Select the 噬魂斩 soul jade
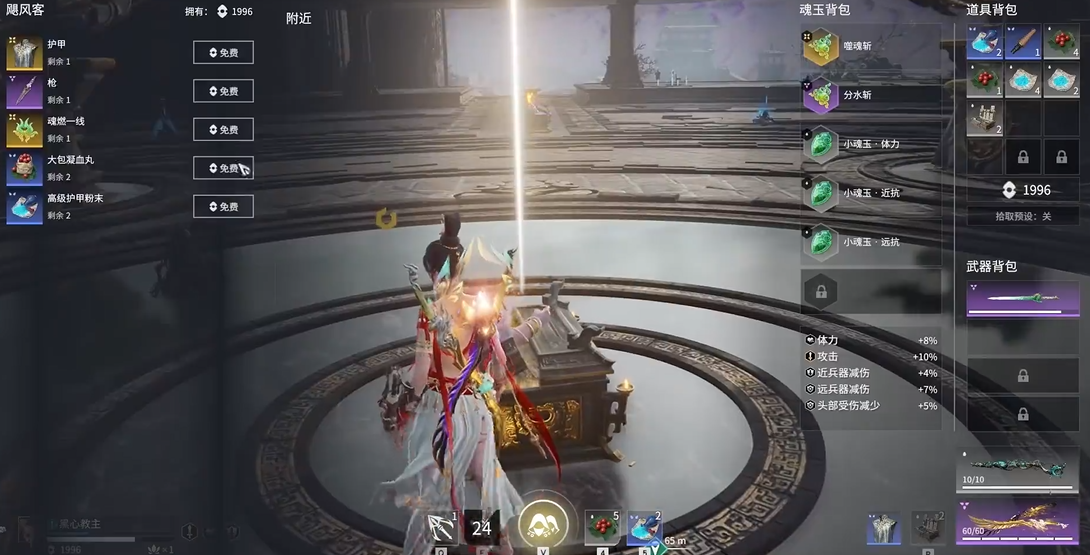This screenshot has width=1090, height=555. 870,46
